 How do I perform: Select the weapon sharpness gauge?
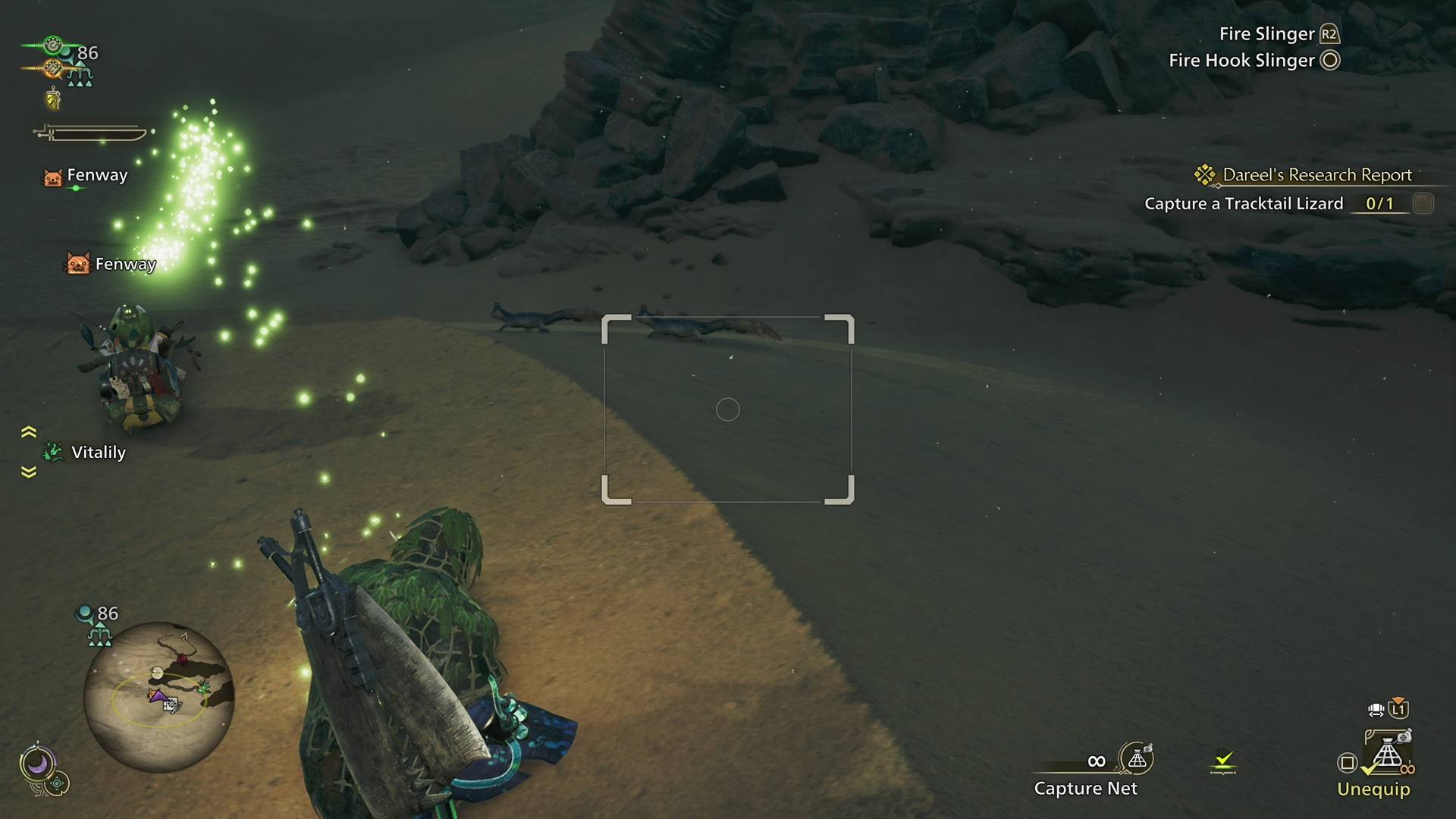click(x=93, y=134)
